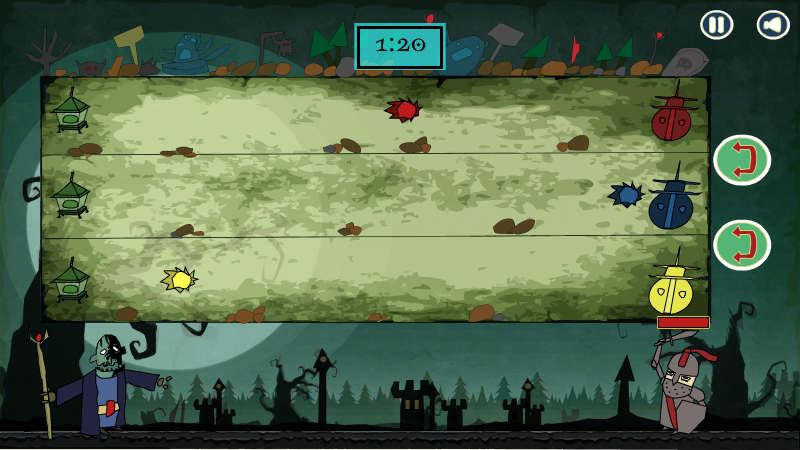800x450 pixels.
Task: Toggle the sound speaker button
Action: click(773, 25)
